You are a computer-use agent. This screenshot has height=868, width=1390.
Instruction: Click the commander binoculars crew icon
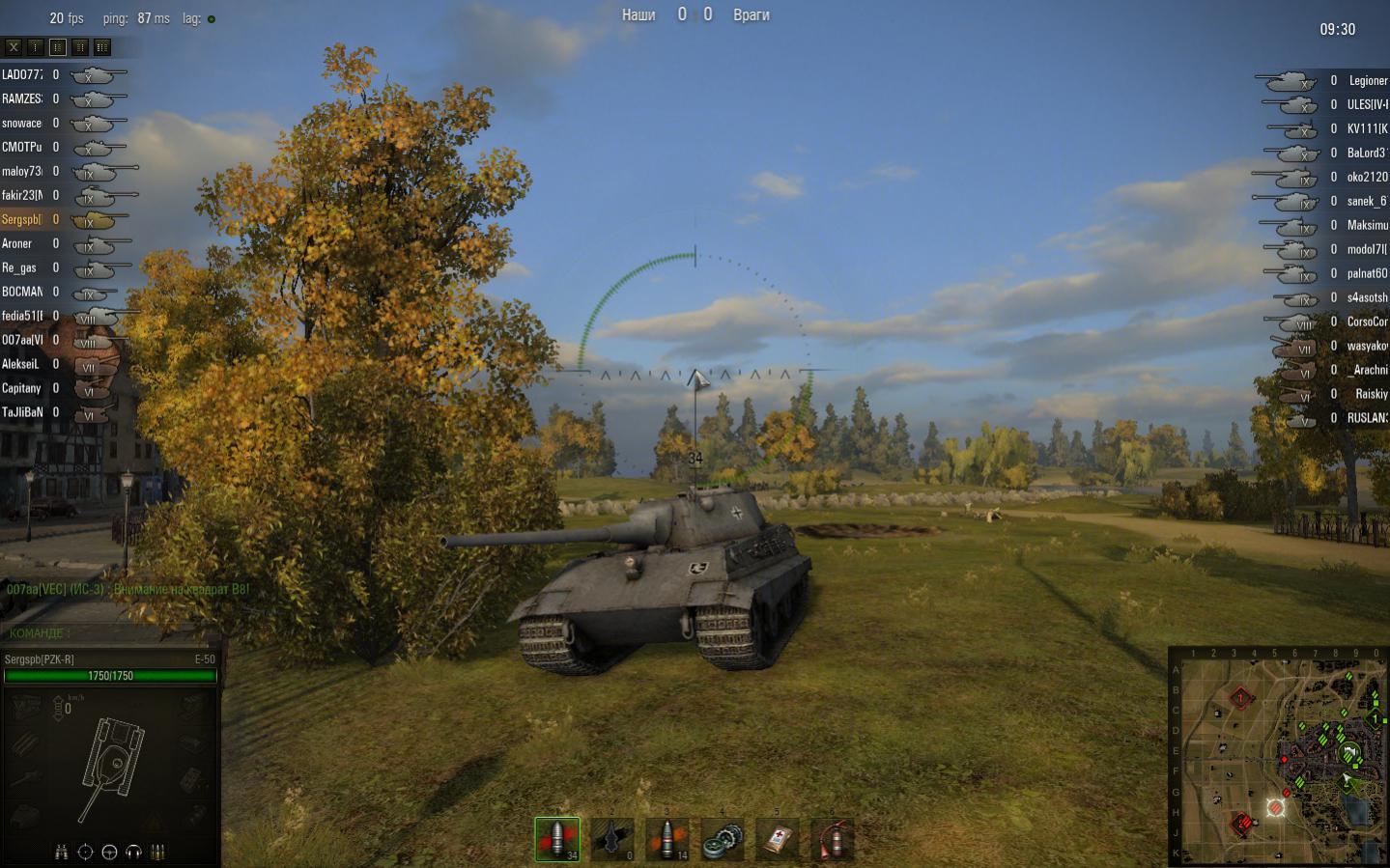(62, 852)
